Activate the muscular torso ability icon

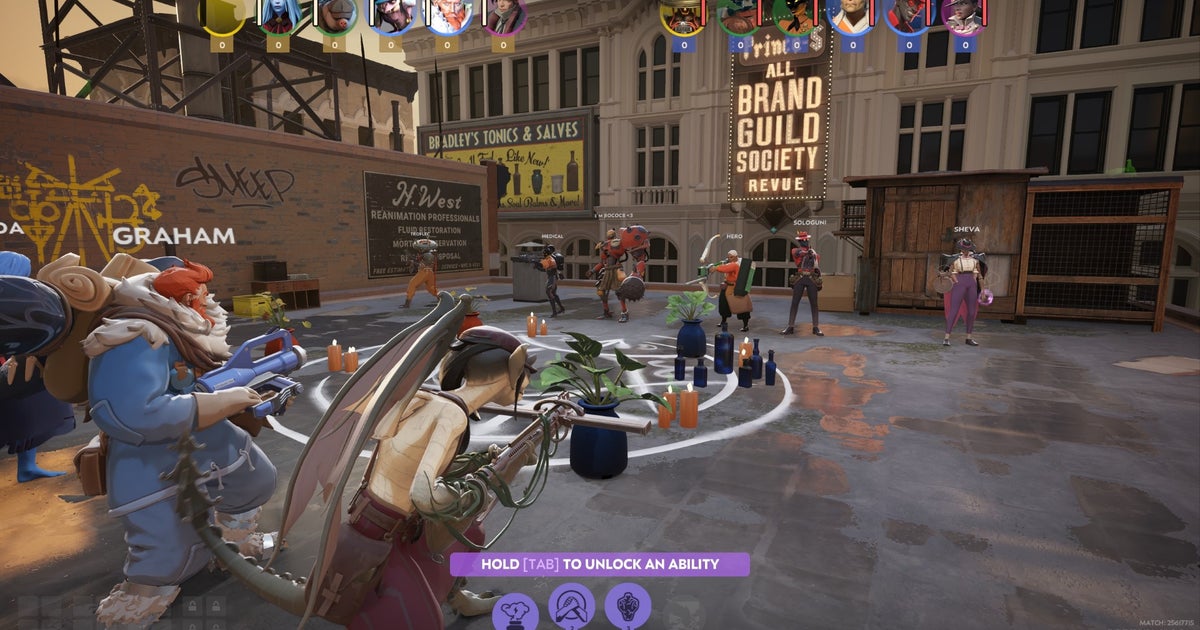627,606
